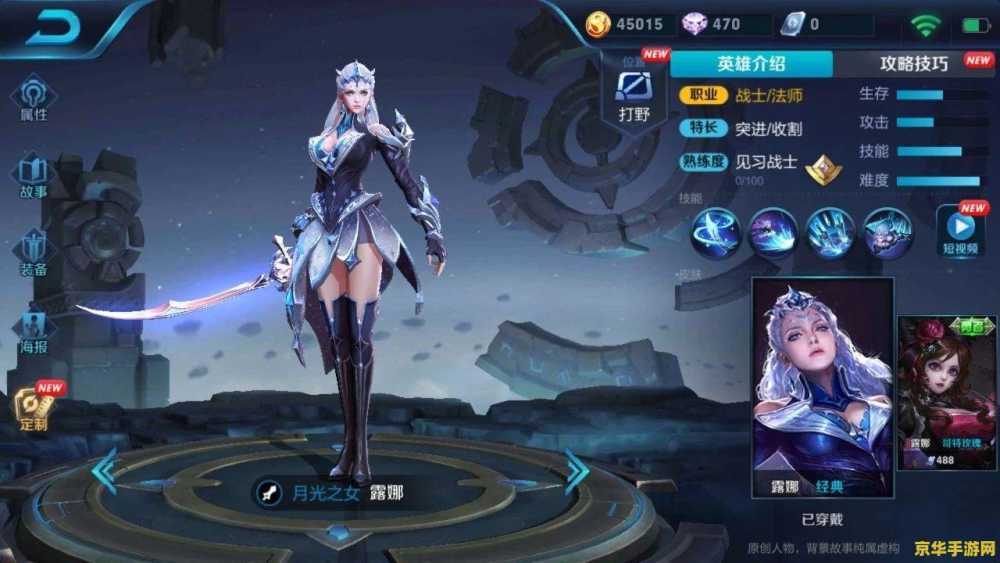
Task: Play the 短视频 short video
Action: (960, 232)
